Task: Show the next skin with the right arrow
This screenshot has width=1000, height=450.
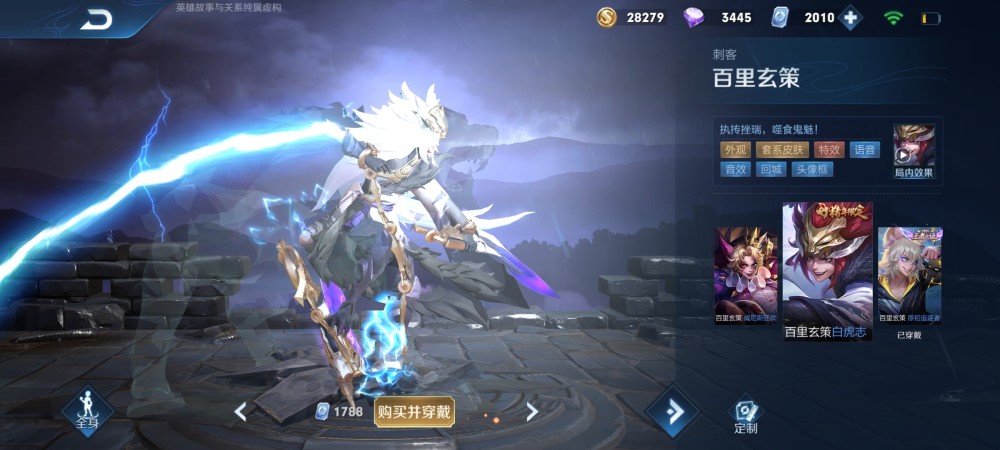Action: point(532,411)
